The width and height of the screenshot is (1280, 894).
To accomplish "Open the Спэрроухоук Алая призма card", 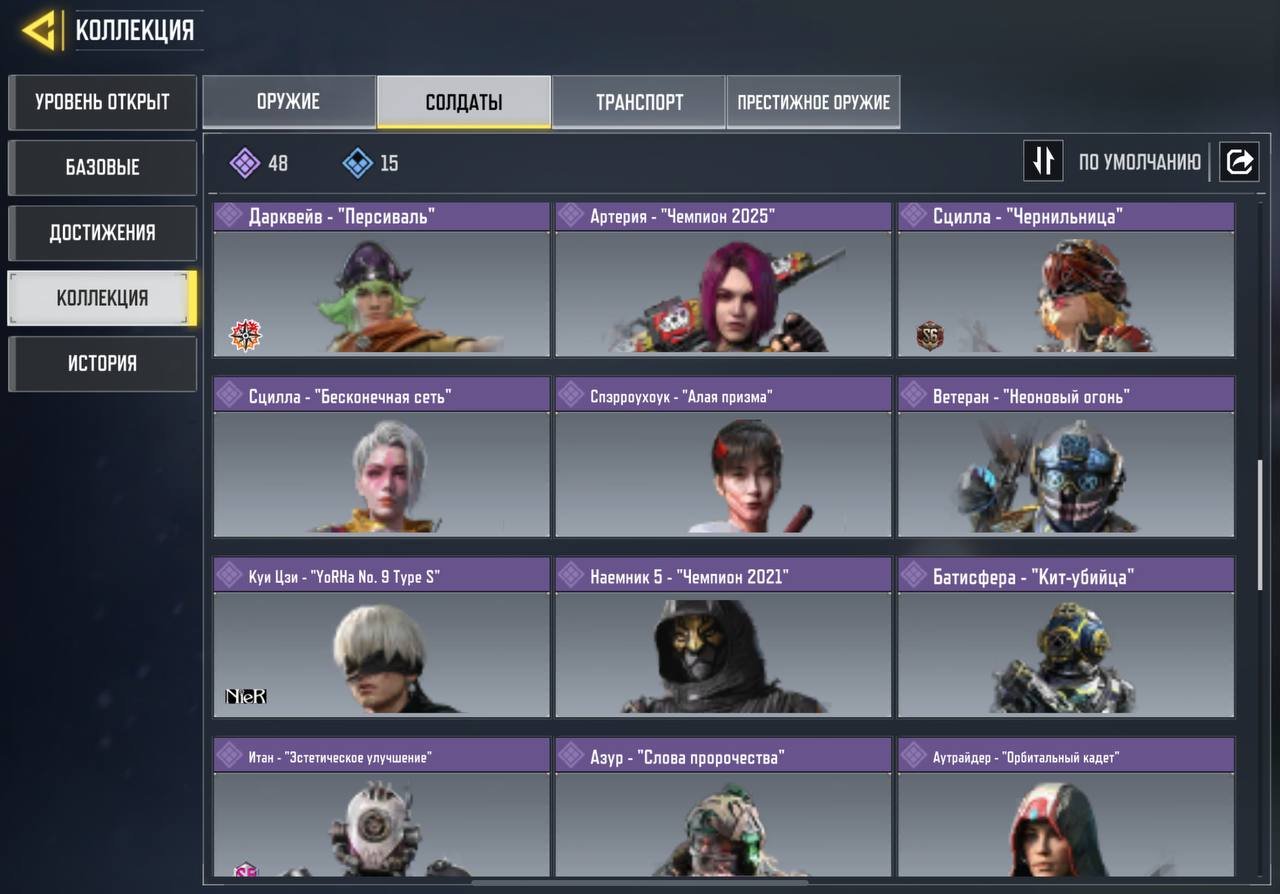I will [723, 457].
